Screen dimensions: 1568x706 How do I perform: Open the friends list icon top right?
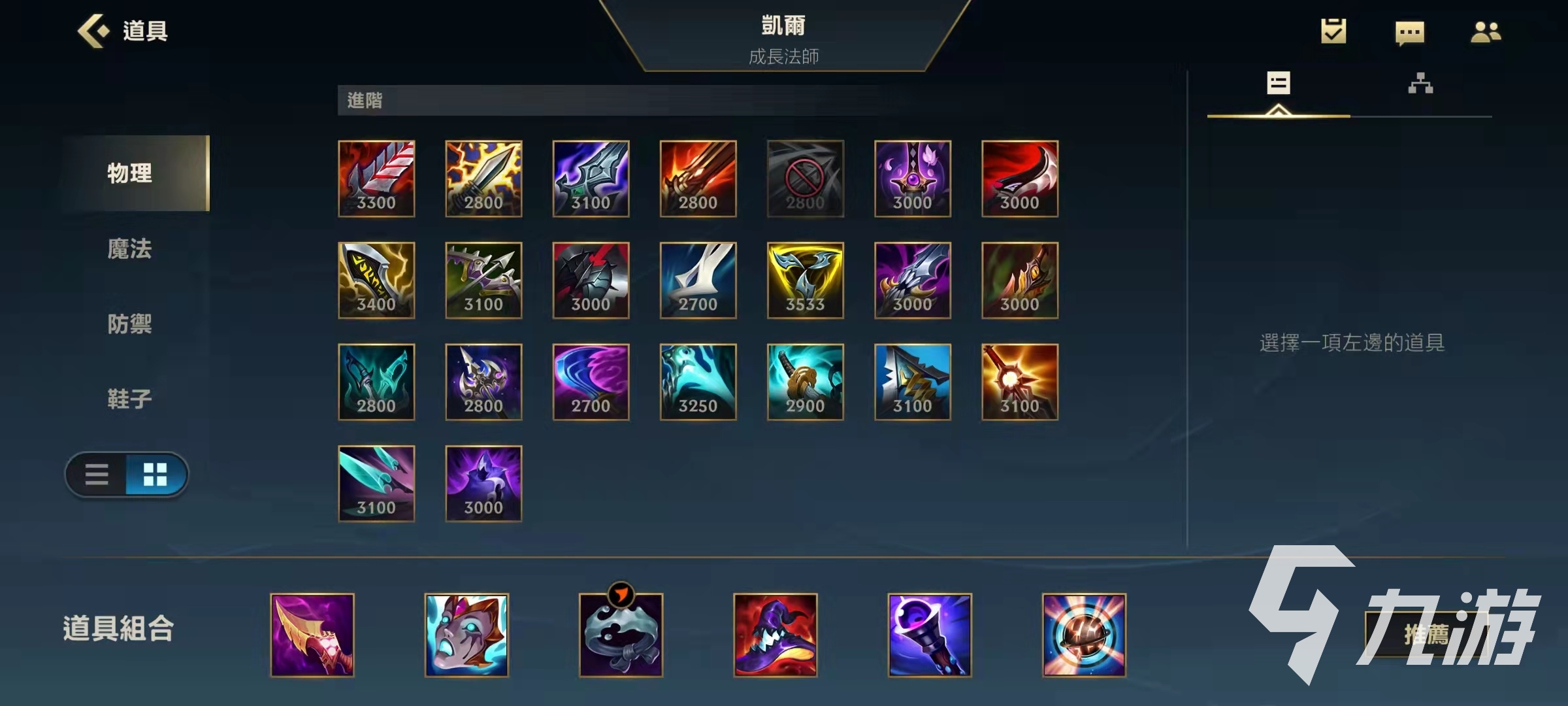(1488, 31)
